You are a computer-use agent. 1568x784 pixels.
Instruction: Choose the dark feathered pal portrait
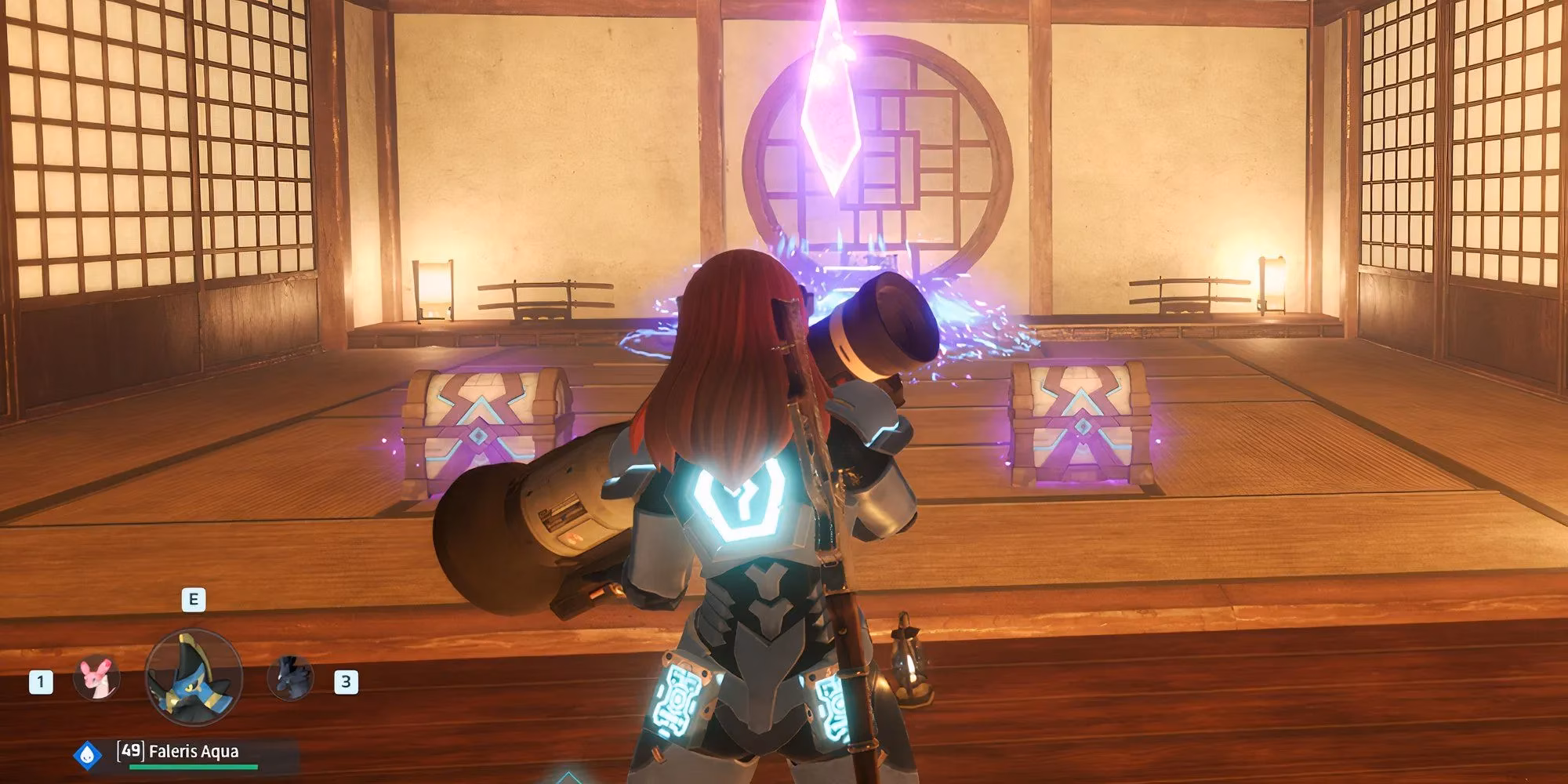290,679
